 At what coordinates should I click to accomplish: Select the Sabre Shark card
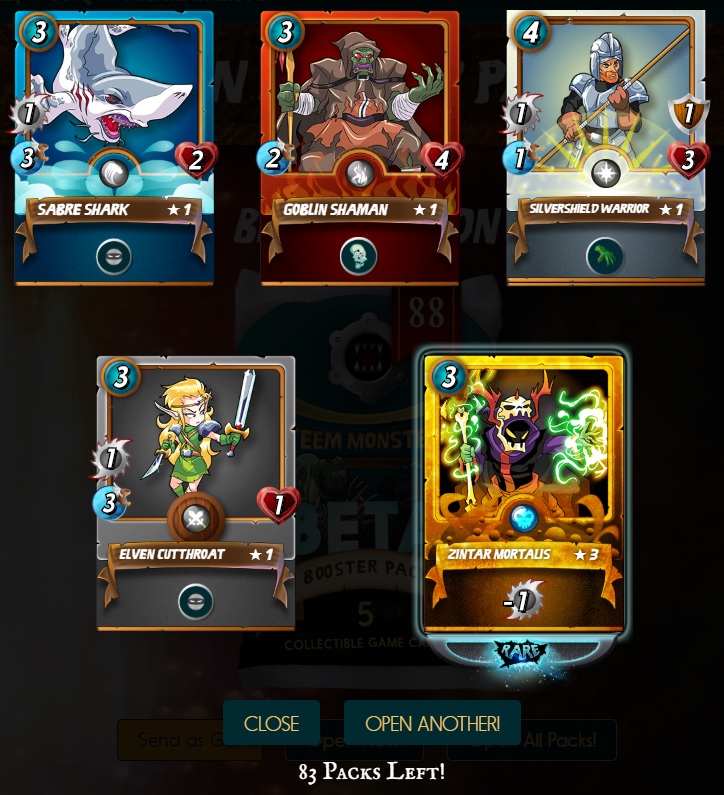pos(114,147)
